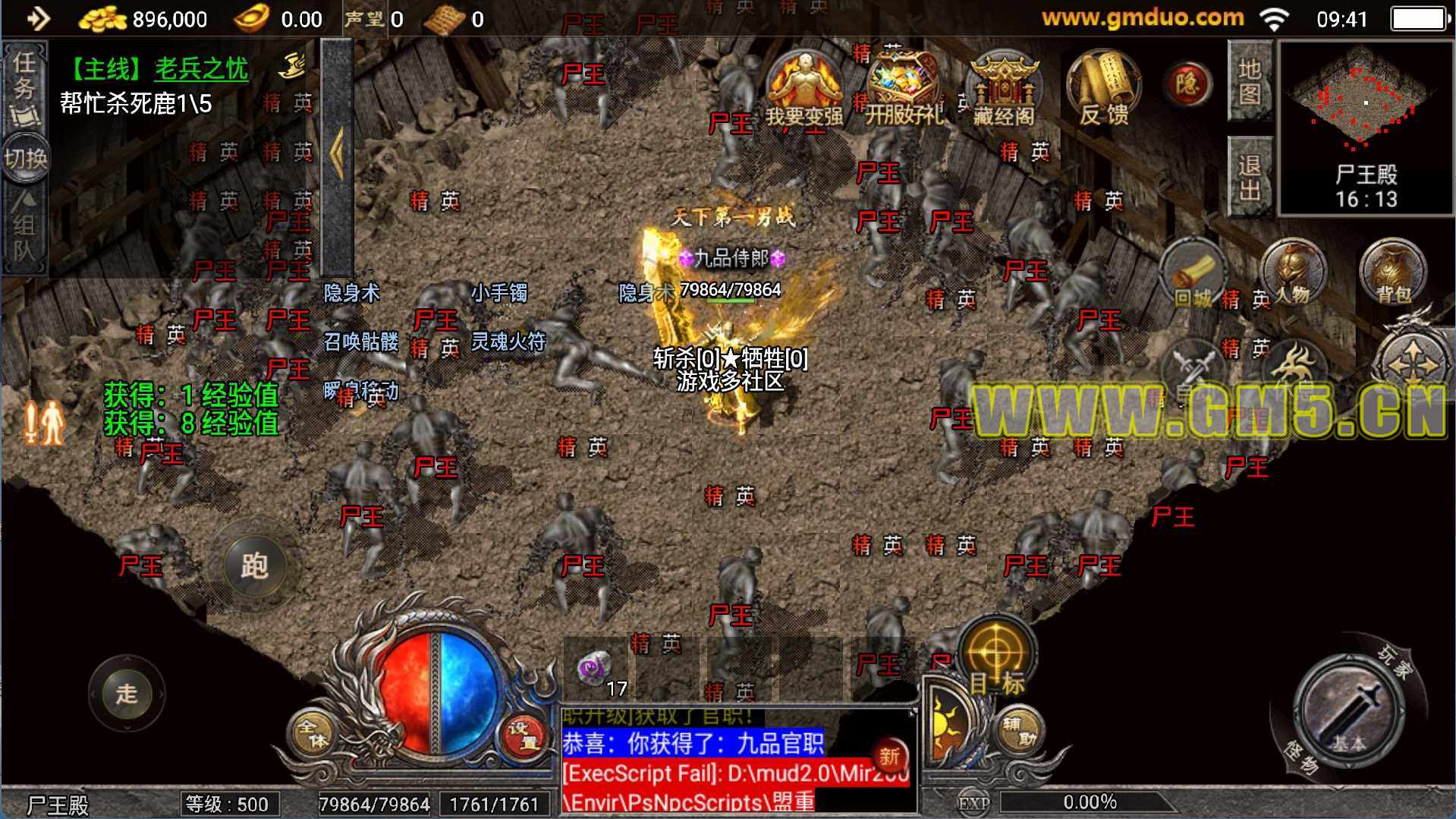Viewport: 1456px width, 819px height.
Task: Open the 藏经阁 library icon
Action: pyautogui.click(x=1003, y=90)
